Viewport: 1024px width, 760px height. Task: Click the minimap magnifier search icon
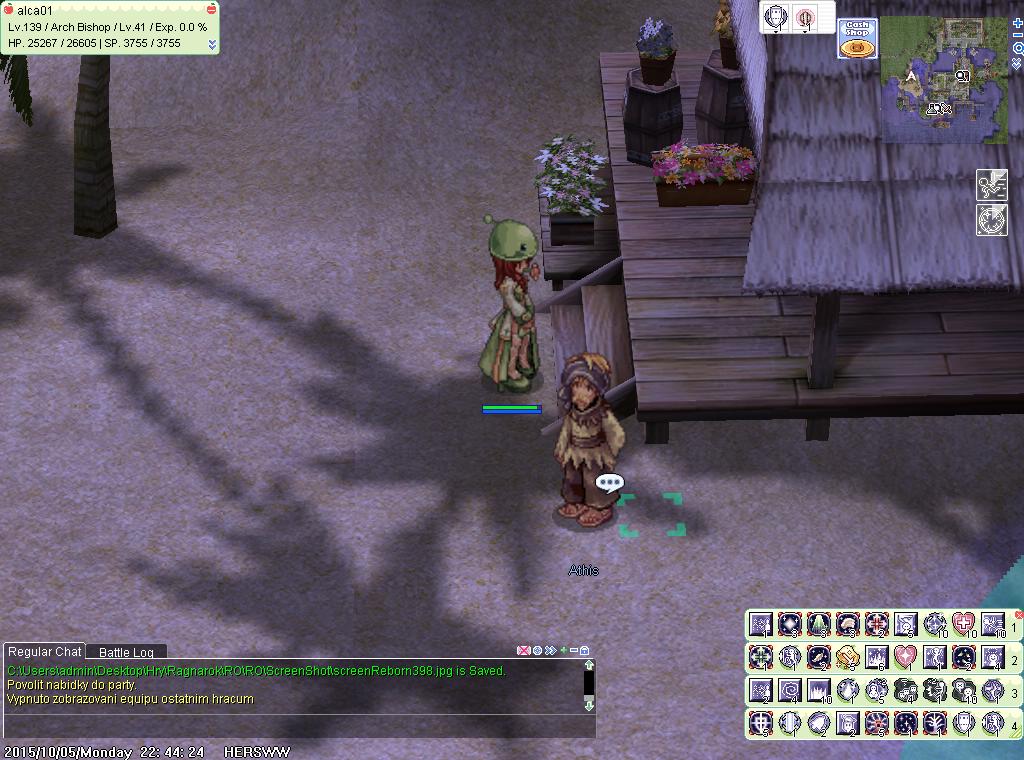pos(1017,48)
